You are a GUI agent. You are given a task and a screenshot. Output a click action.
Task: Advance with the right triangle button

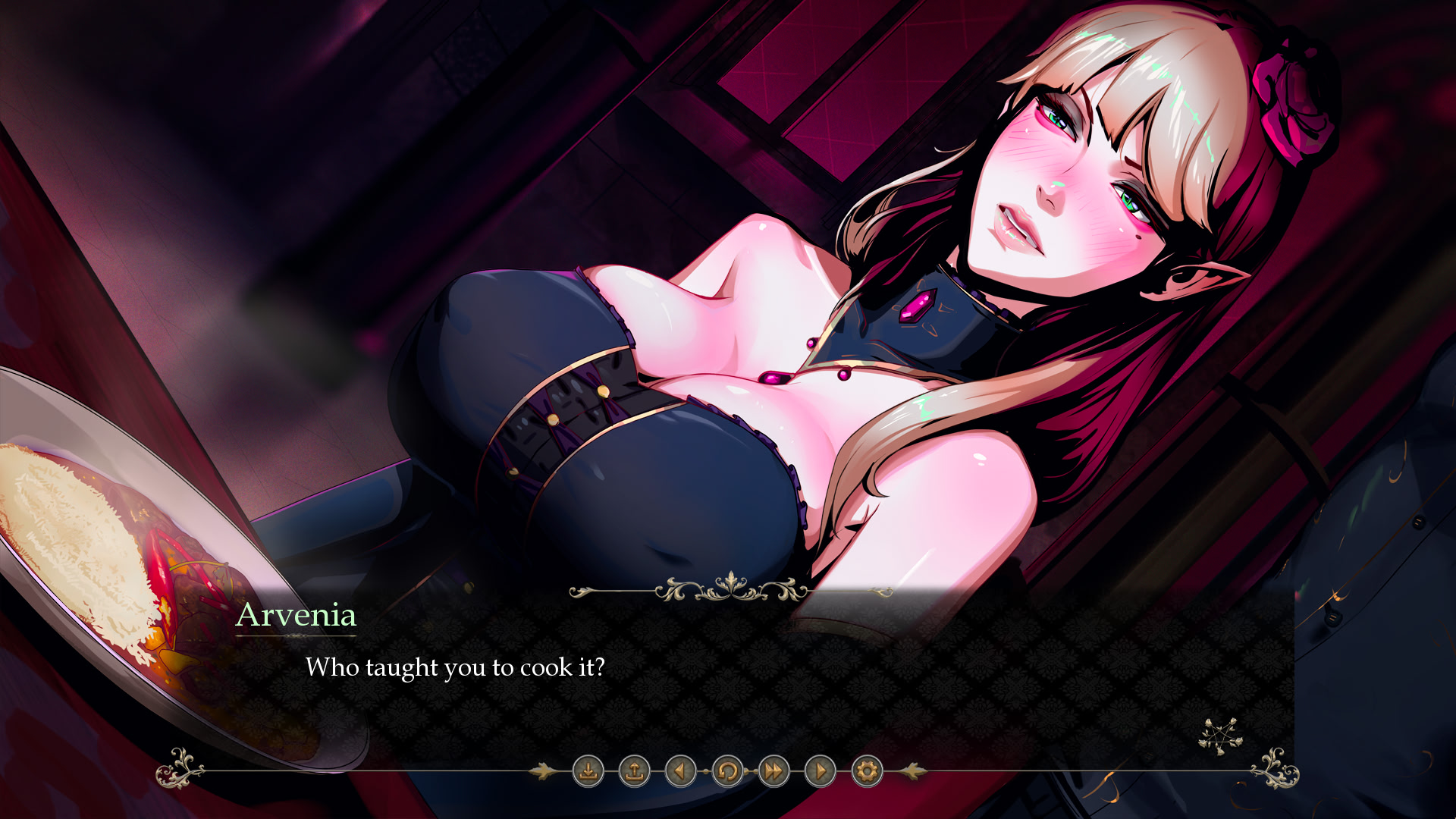821,771
